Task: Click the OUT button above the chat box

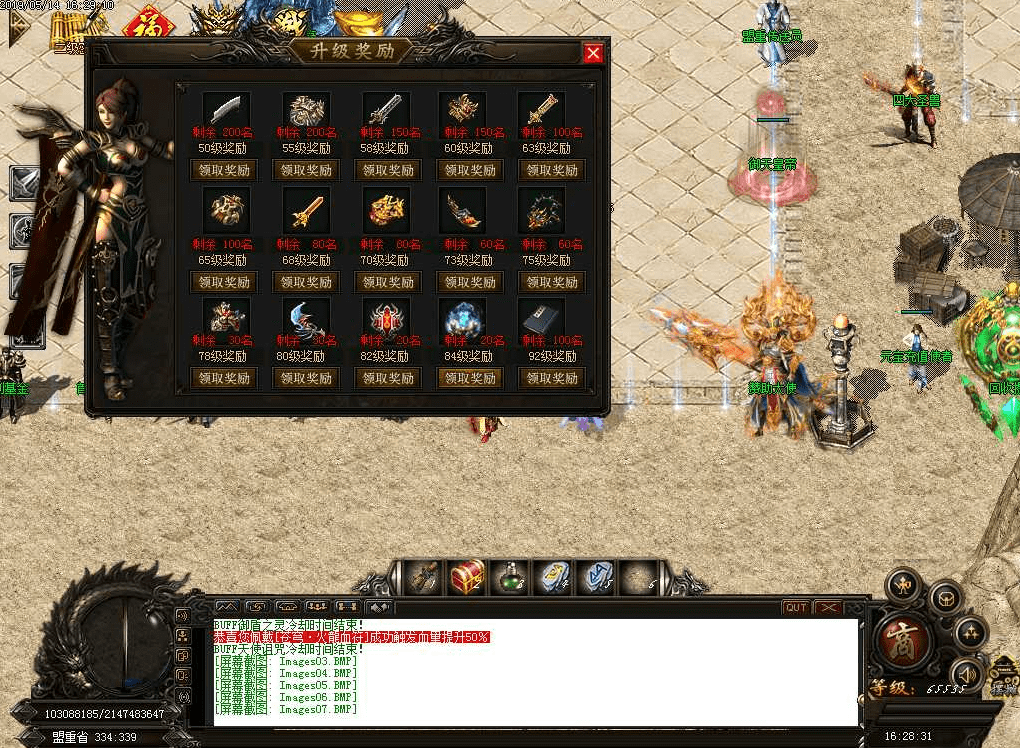Action: click(x=796, y=607)
